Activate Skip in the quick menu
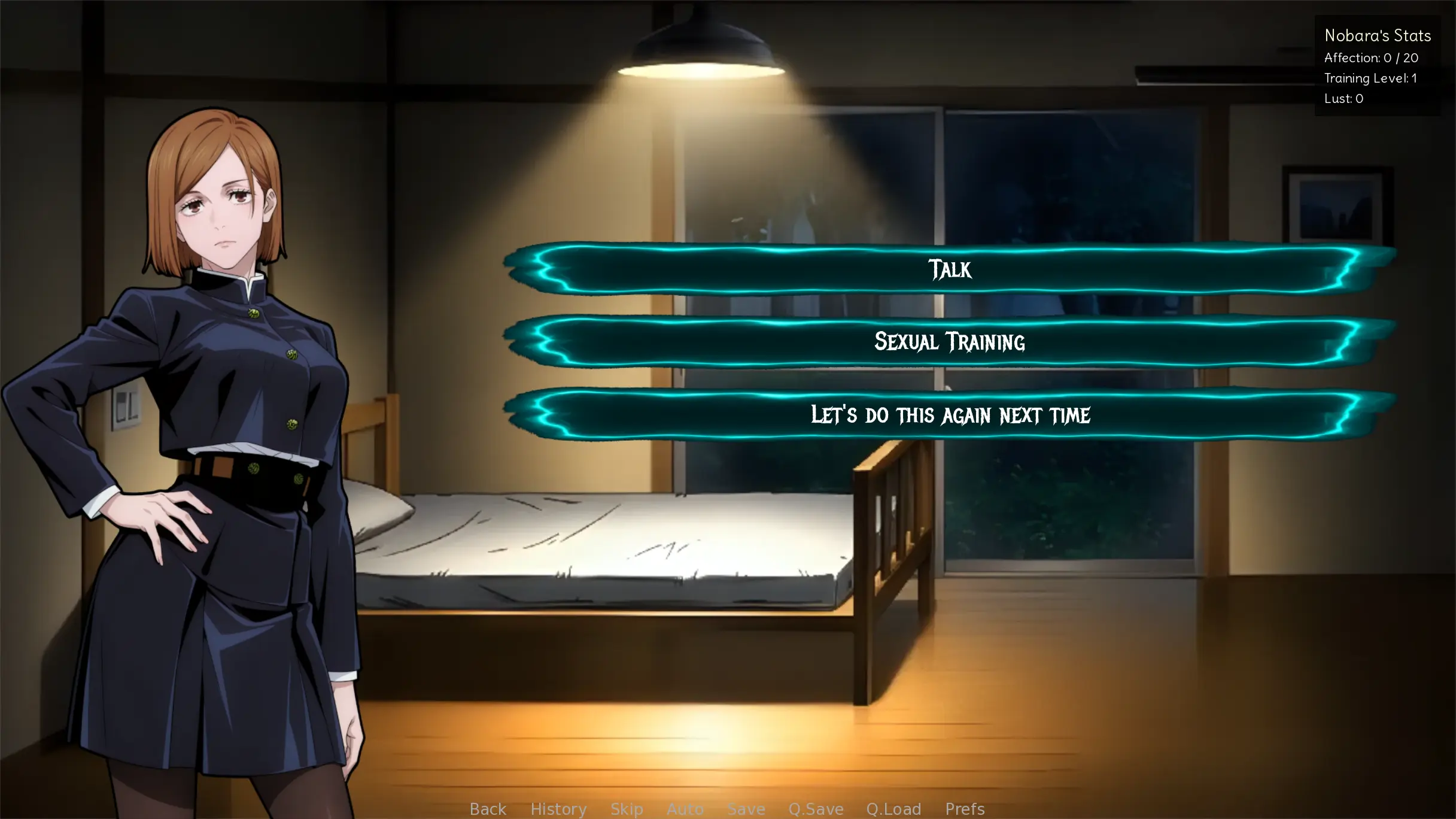The width and height of the screenshot is (1456, 819). pyautogui.click(x=627, y=809)
